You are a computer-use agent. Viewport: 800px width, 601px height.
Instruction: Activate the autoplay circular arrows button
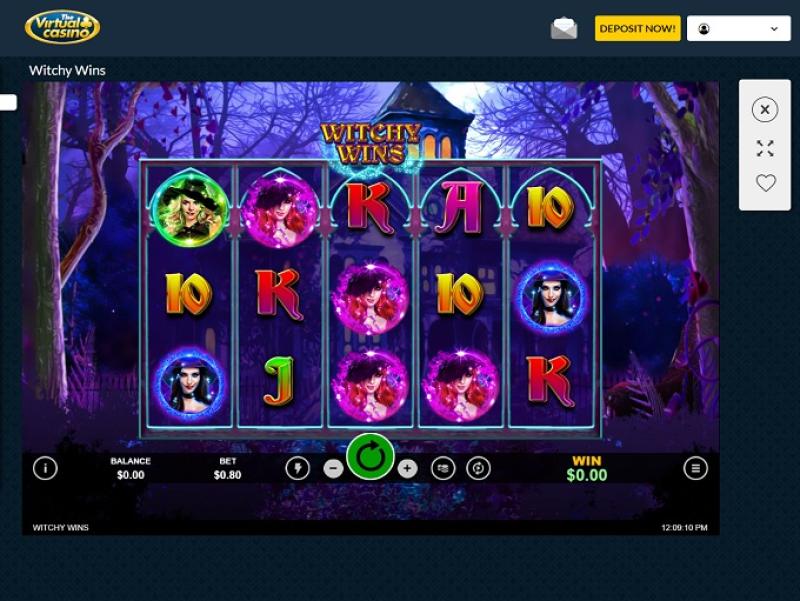tap(479, 468)
